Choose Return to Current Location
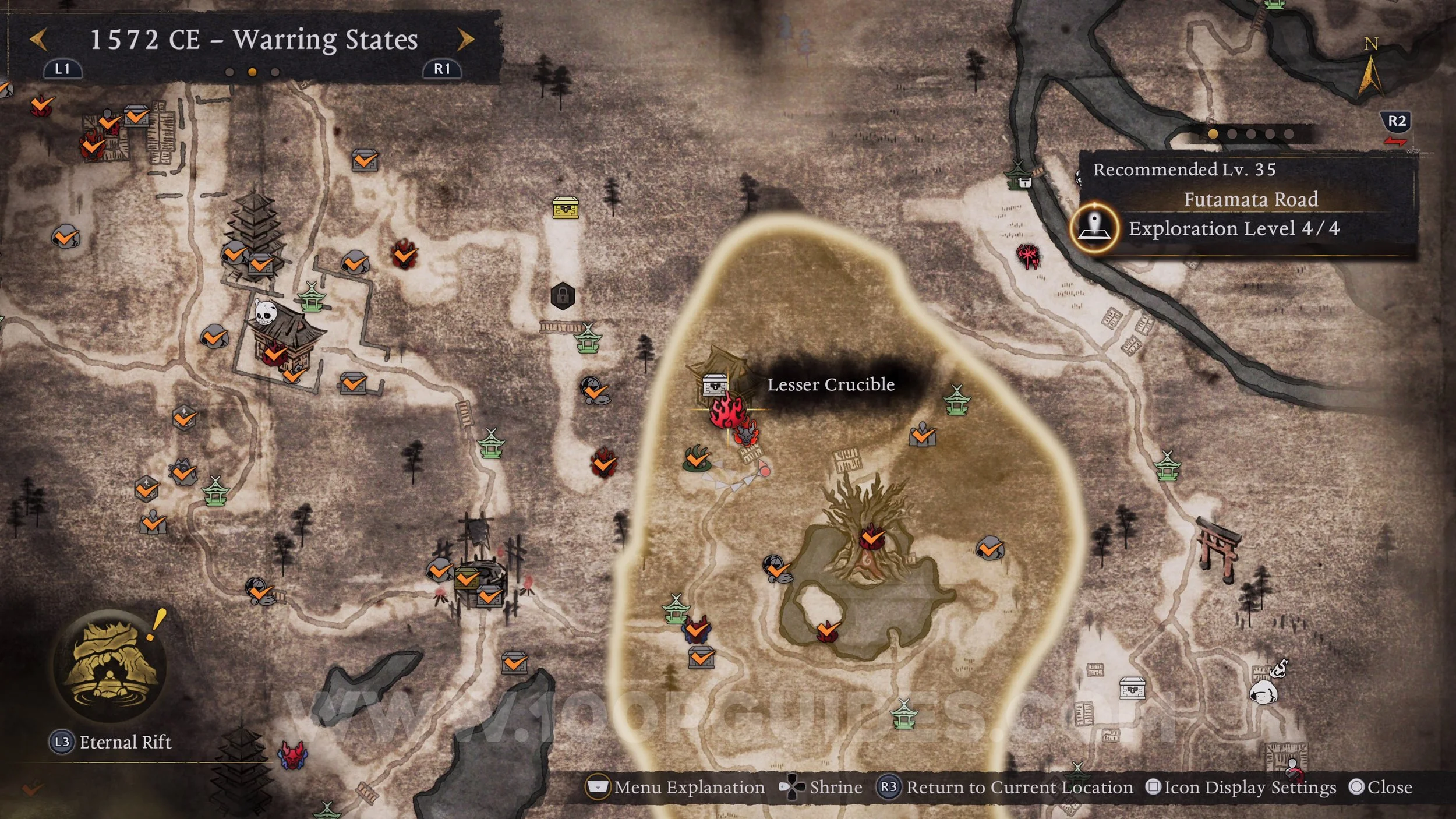 [1006, 788]
